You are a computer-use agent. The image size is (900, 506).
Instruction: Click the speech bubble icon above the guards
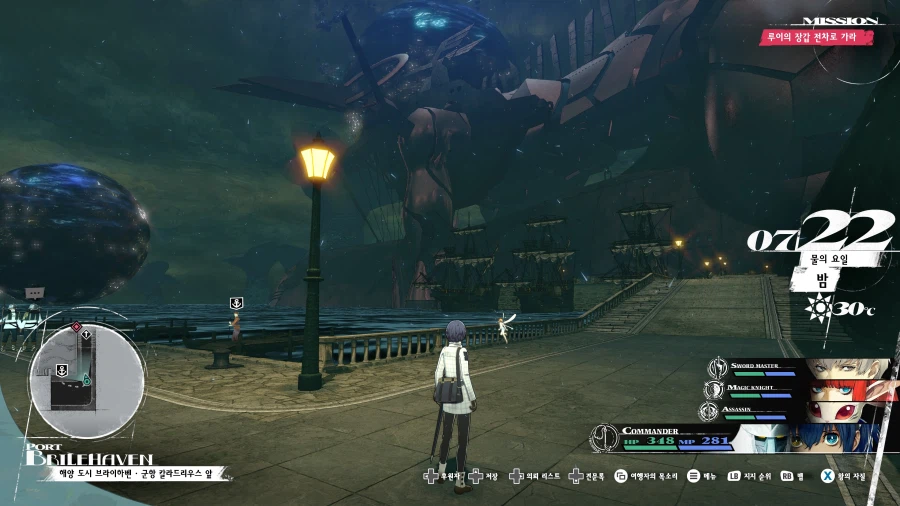coord(35,293)
